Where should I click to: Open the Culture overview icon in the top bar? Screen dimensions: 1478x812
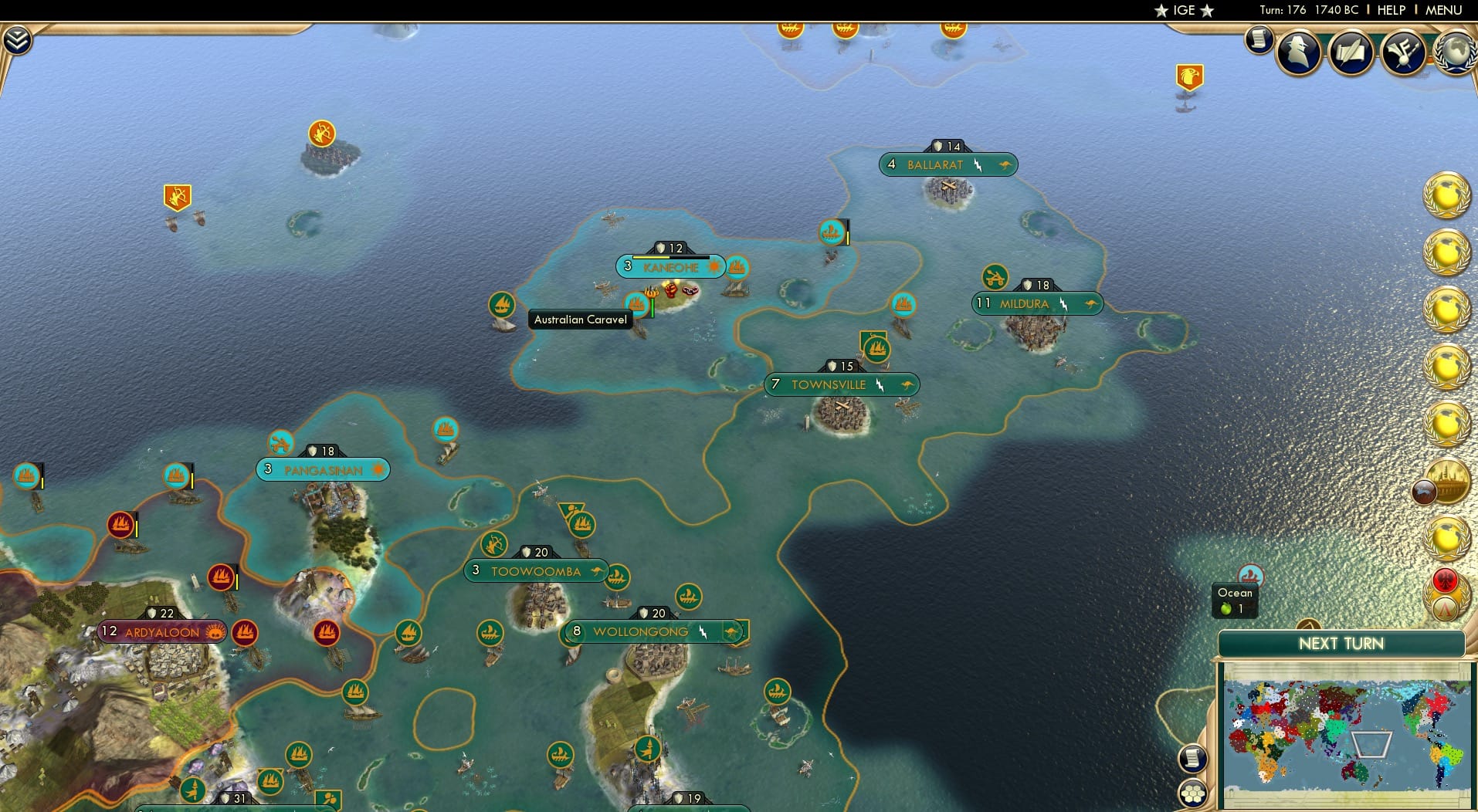click(x=1404, y=52)
